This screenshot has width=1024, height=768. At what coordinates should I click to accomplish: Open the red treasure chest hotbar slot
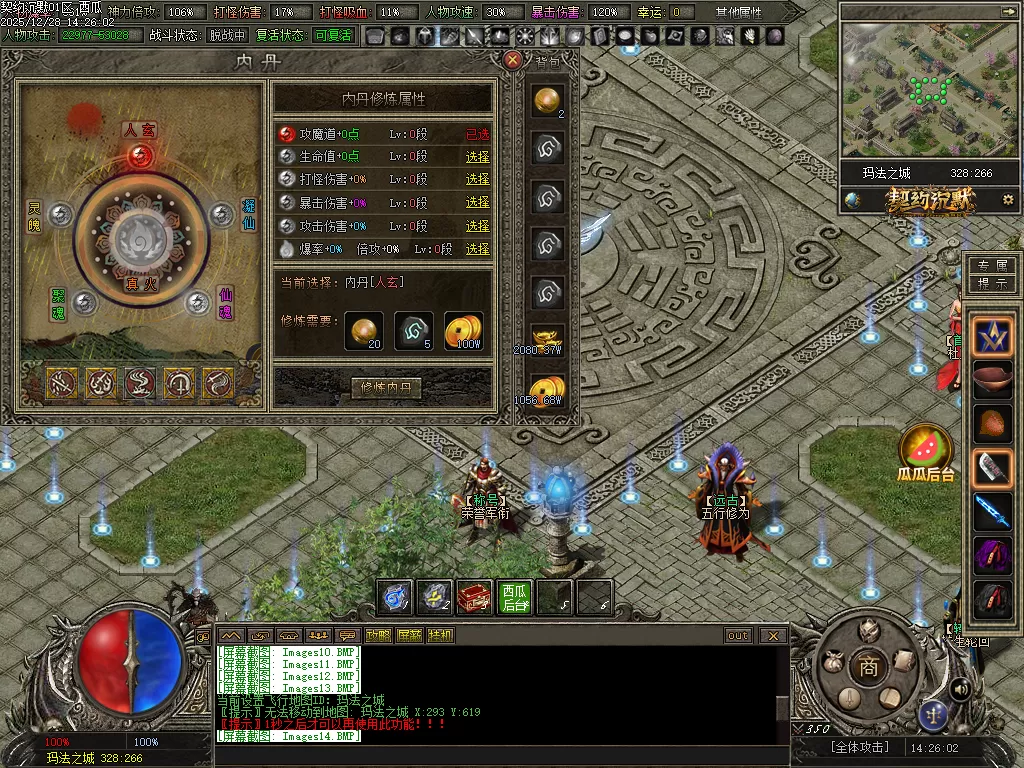[x=474, y=597]
